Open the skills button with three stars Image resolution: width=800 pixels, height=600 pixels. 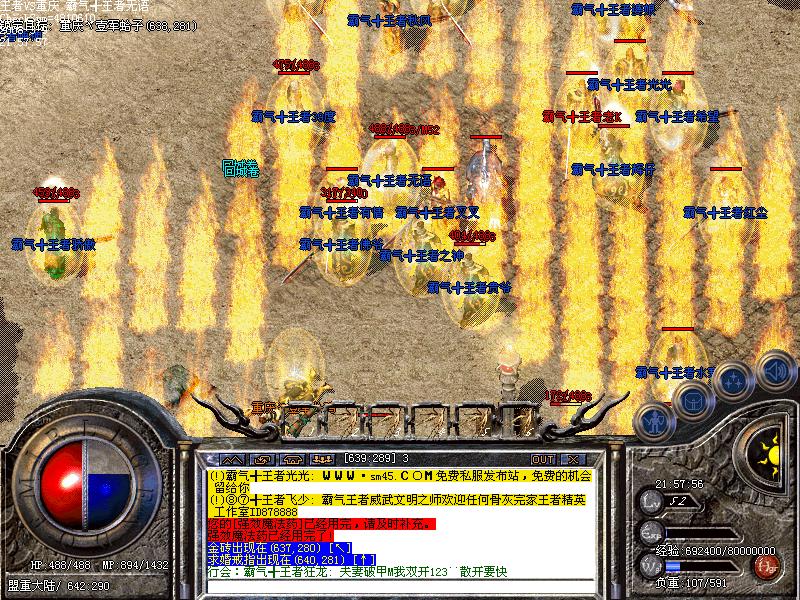coord(735,380)
